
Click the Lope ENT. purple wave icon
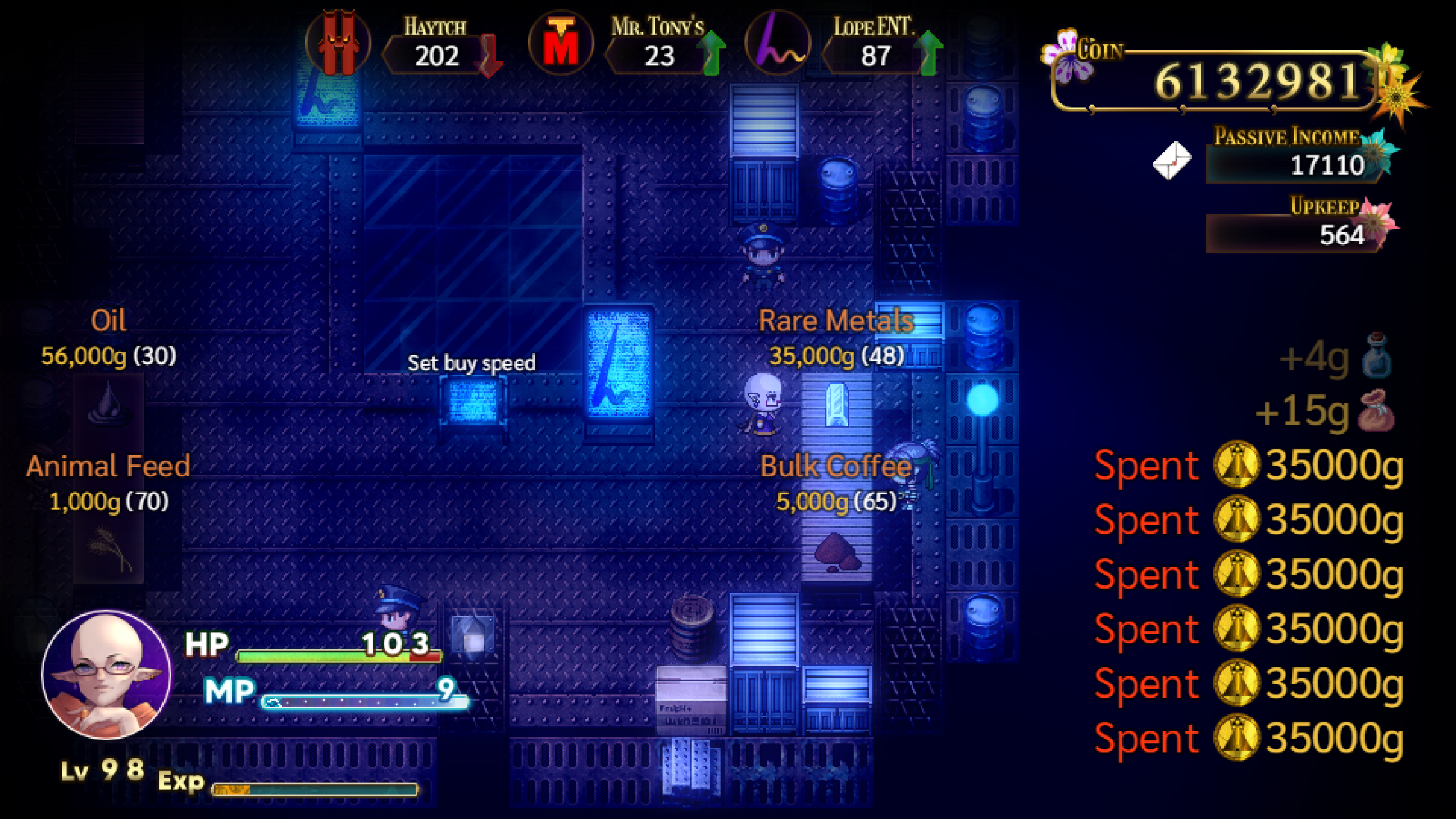[x=776, y=44]
